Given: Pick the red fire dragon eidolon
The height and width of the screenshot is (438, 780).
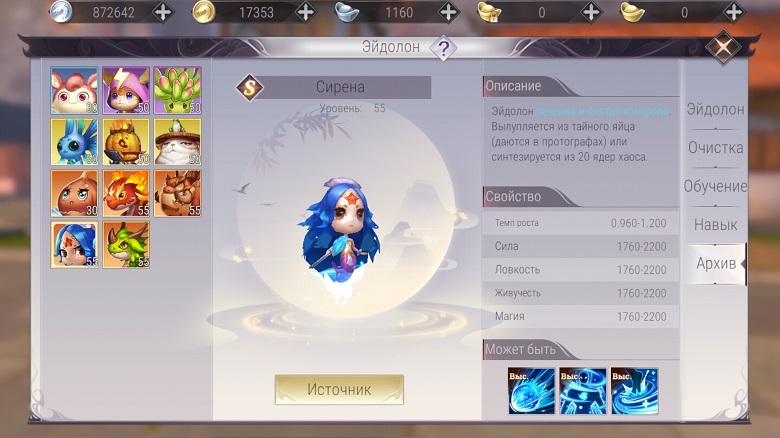Looking at the screenshot, I should pos(125,193).
